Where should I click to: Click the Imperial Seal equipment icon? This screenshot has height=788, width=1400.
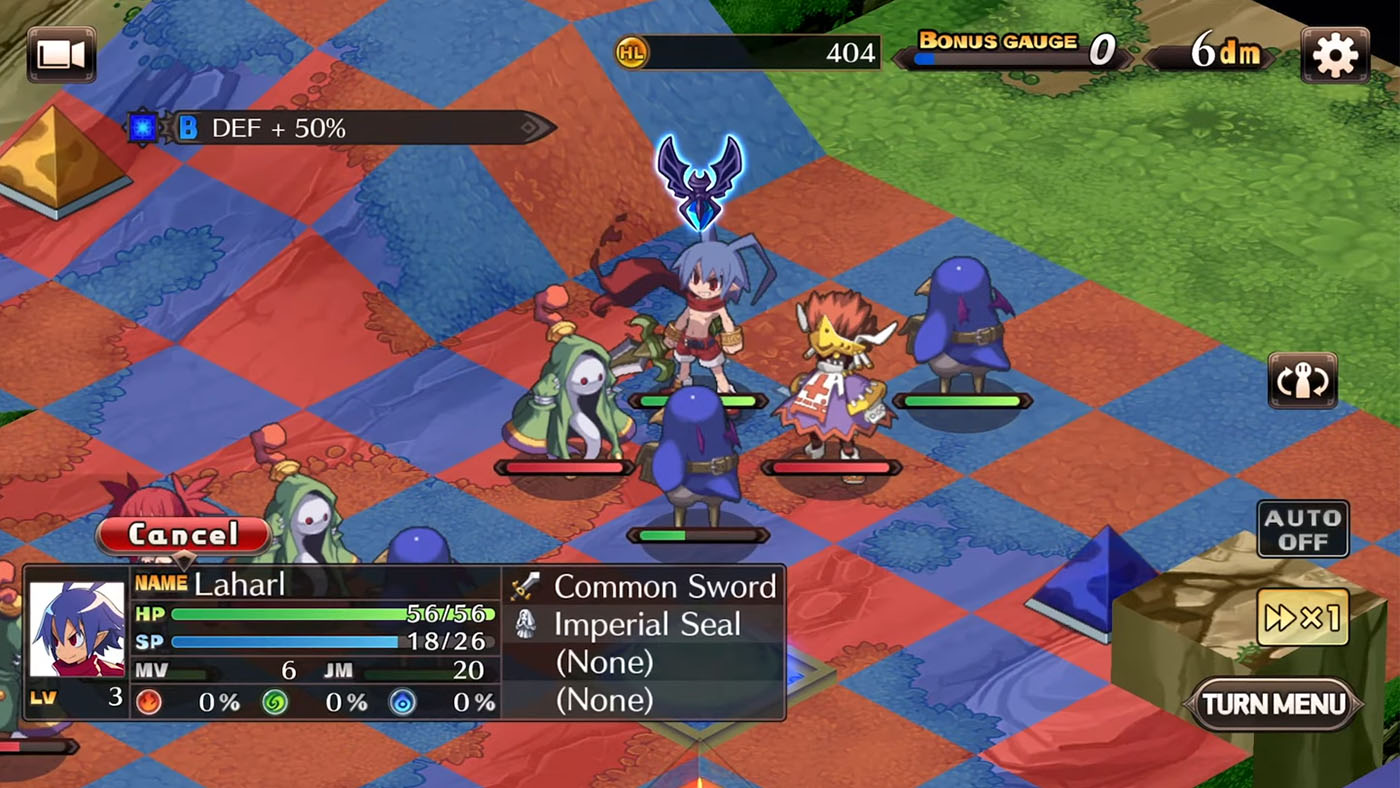524,623
